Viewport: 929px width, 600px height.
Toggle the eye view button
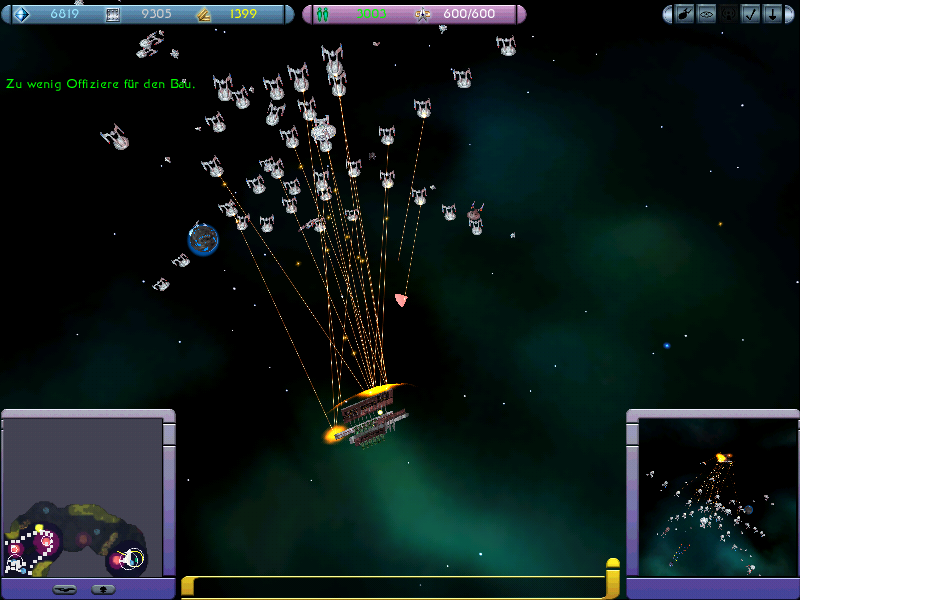(x=707, y=14)
